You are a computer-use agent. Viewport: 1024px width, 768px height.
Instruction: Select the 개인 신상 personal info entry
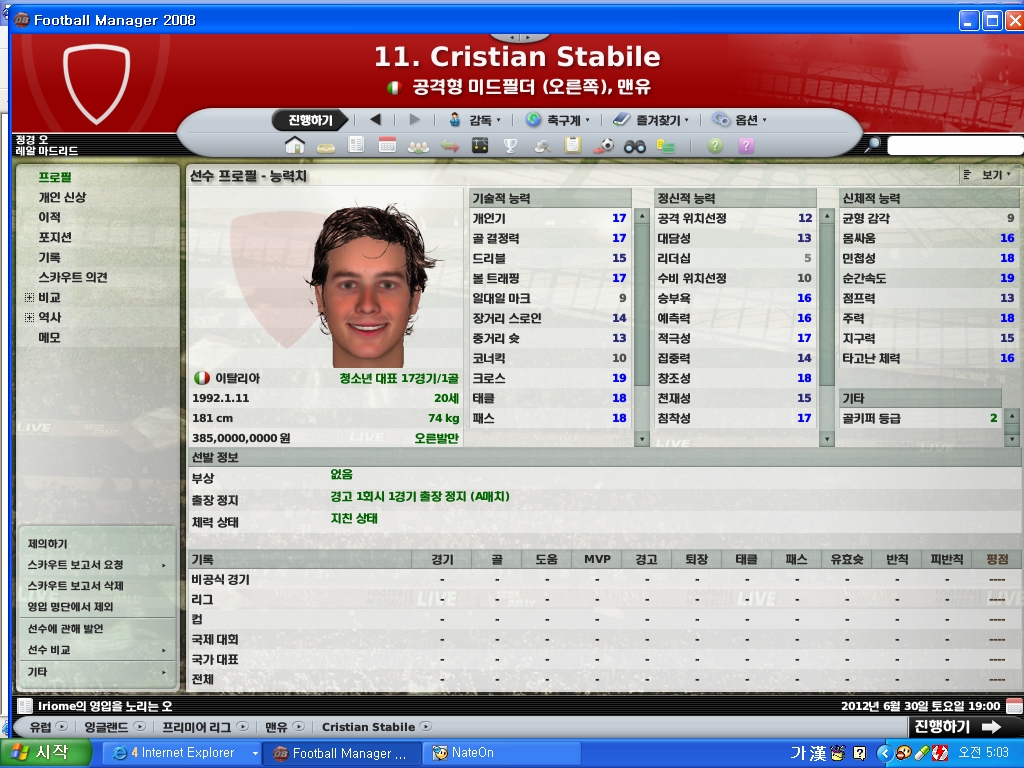62,197
